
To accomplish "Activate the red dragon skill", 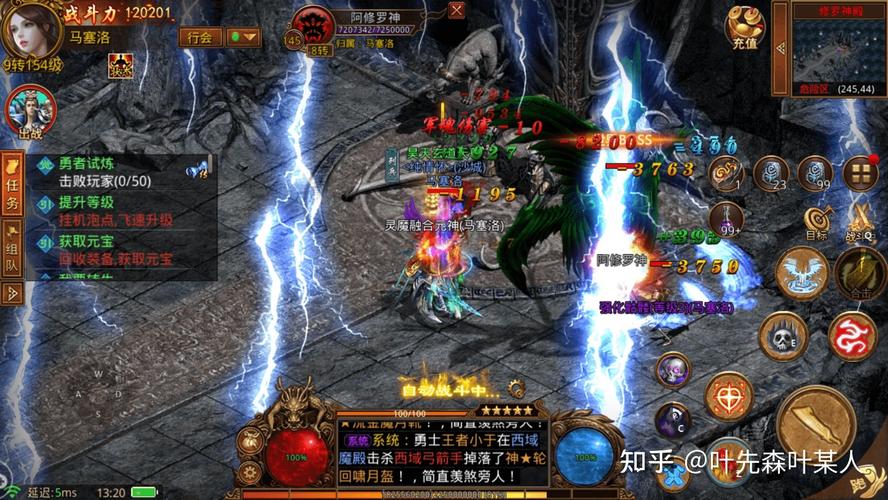I will tap(851, 336).
